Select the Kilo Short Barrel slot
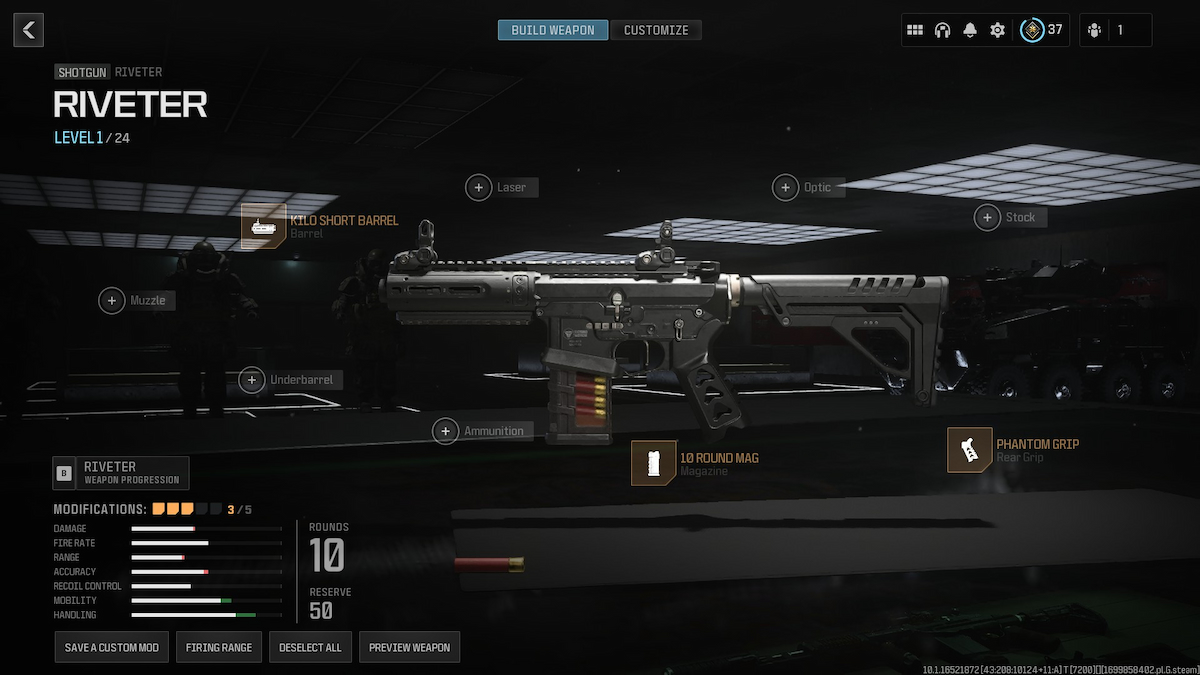The image size is (1200, 675). pyautogui.click(x=263, y=226)
